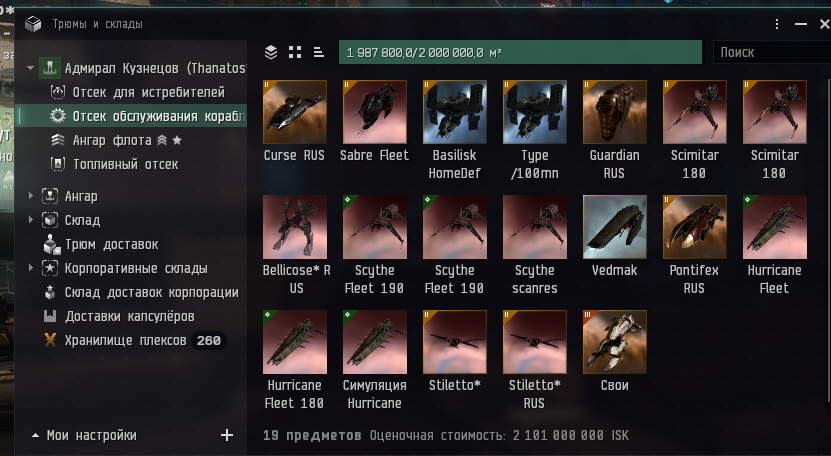
Task: Expand the Корпоративные склады entry
Action: [x=31, y=268]
